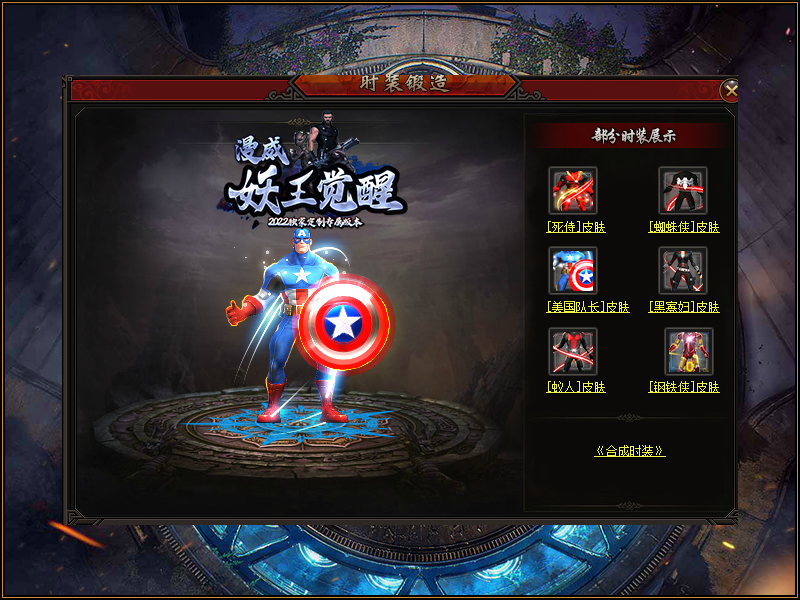View the [蚁人]皮肤 link

tap(576, 387)
